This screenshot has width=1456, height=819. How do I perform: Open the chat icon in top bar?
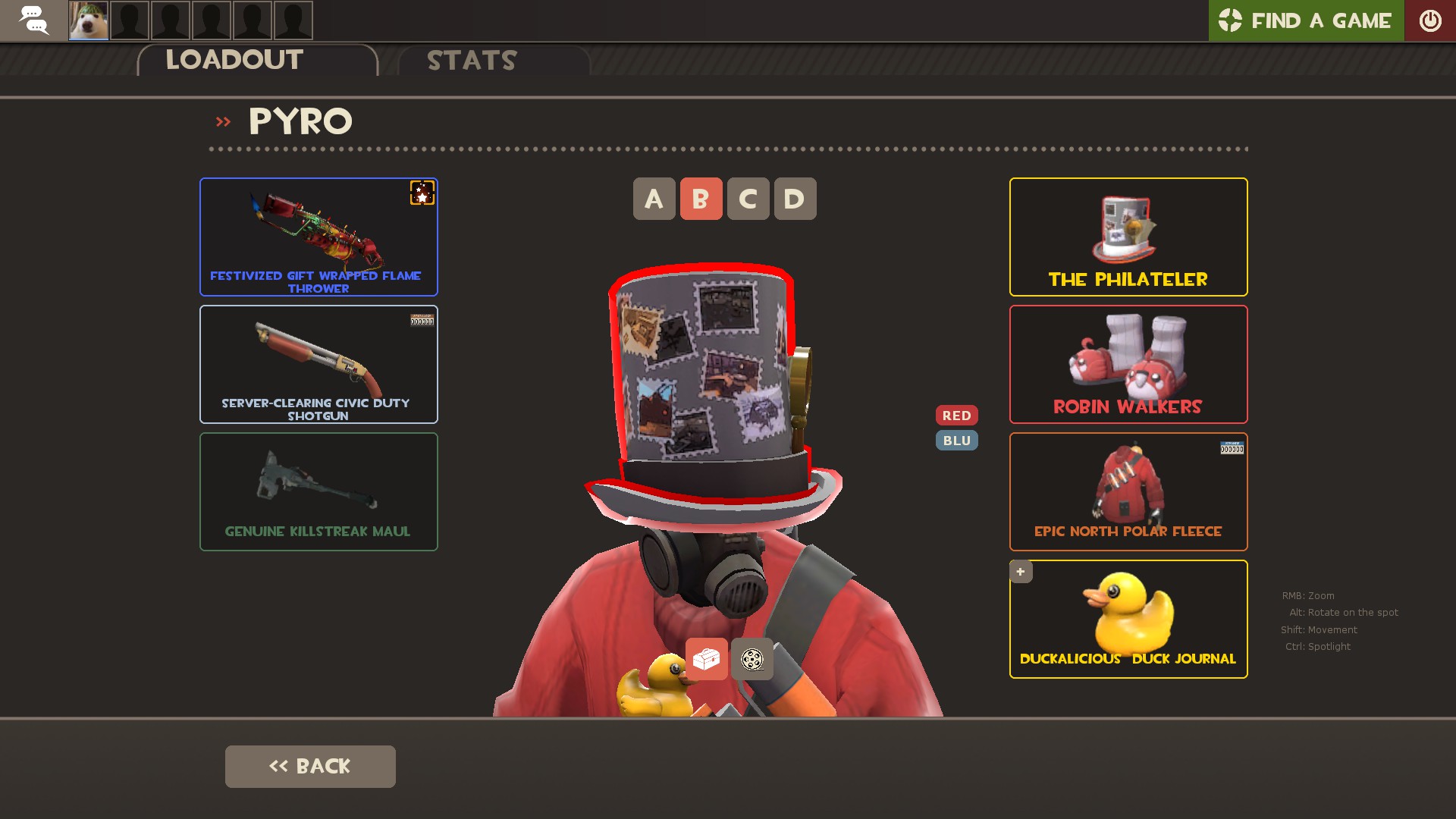tap(33, 20)
